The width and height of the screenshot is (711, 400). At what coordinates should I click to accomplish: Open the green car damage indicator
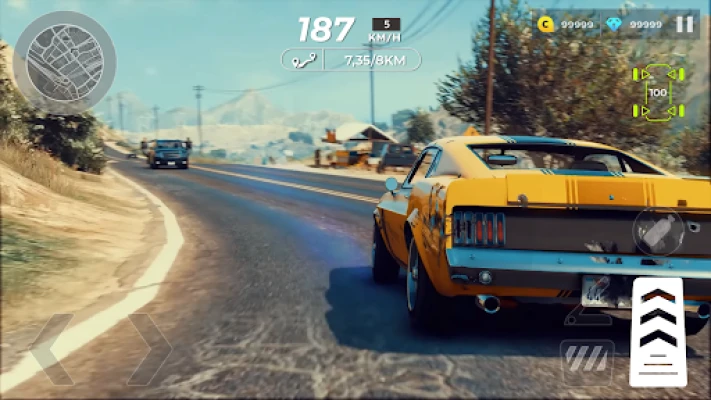point(657,92)
